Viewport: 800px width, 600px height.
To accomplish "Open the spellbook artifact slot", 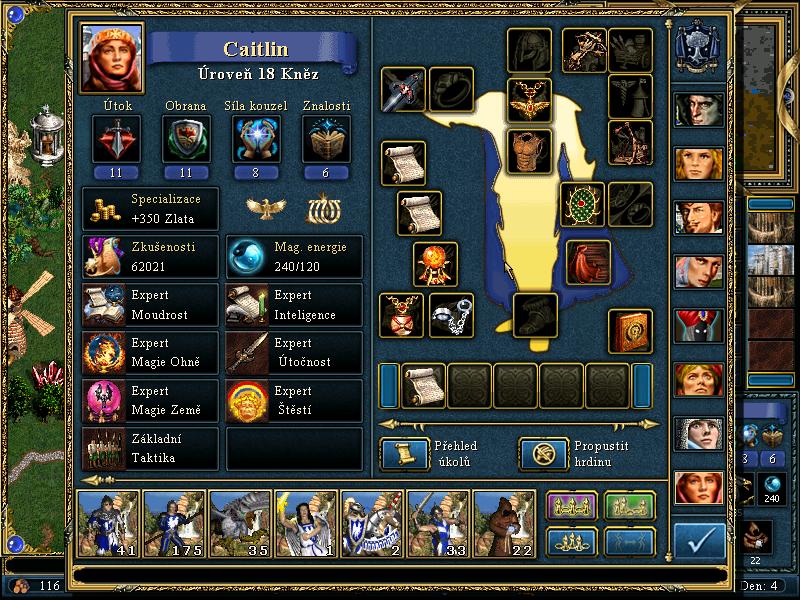I will point(630,332).
